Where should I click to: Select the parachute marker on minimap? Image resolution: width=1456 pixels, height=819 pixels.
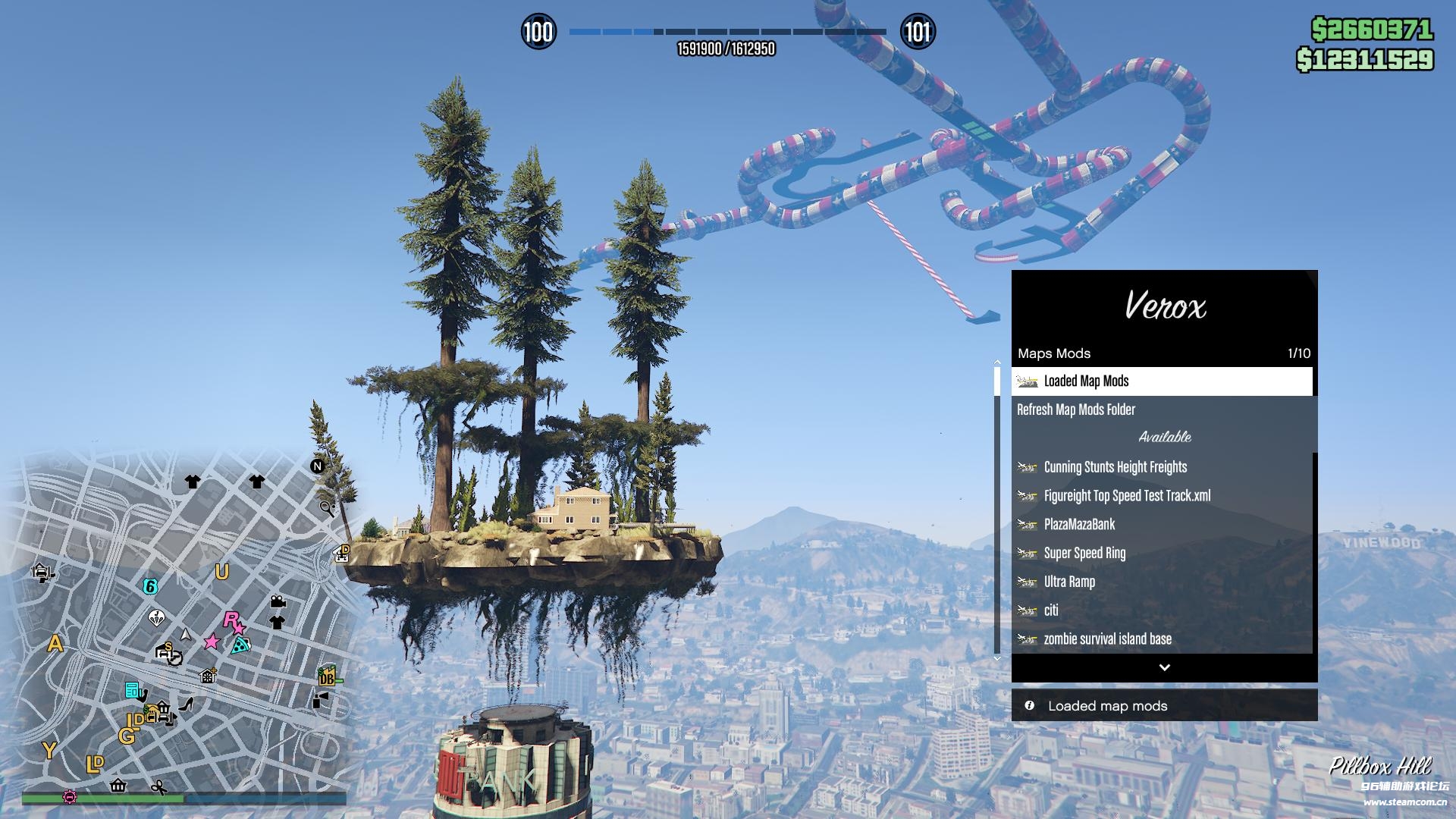[157, 618]
